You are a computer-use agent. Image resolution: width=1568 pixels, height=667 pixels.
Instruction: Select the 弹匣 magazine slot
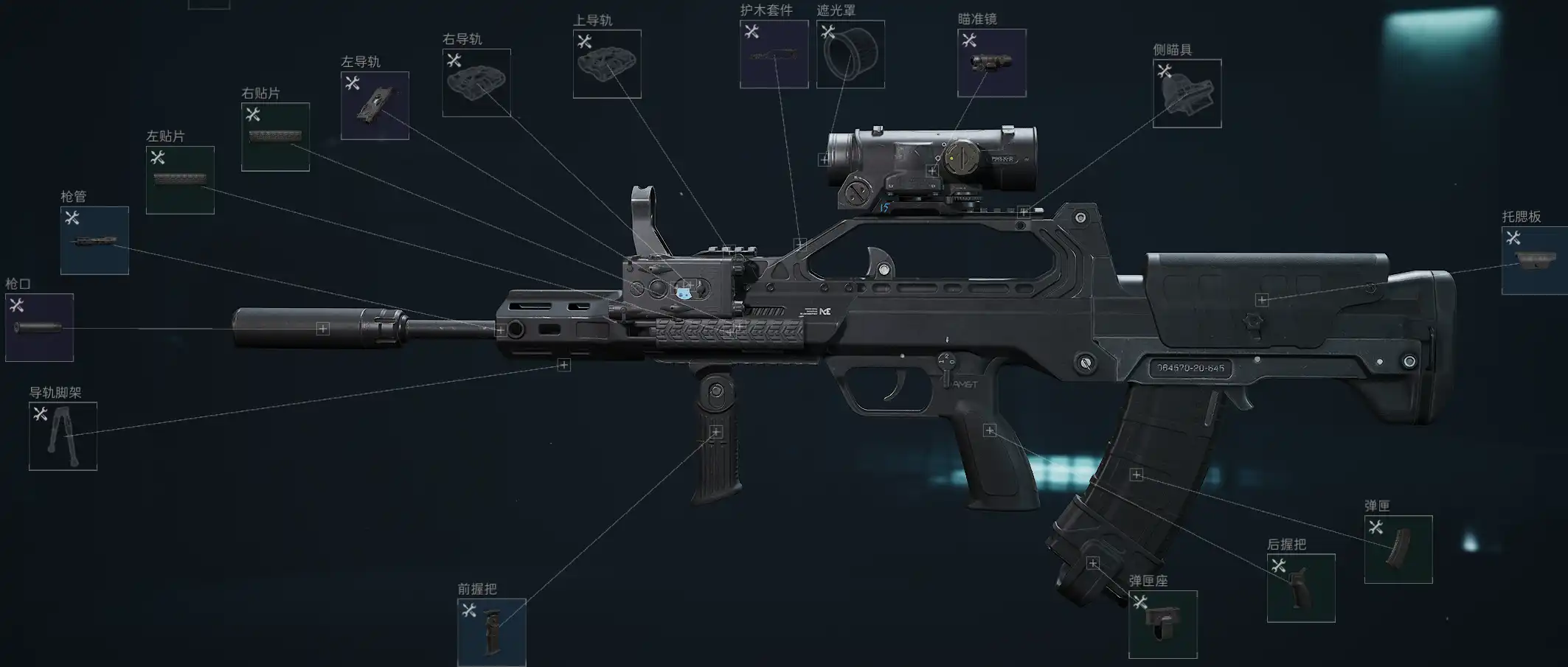pyautogui.click(x=1398, y=549)
